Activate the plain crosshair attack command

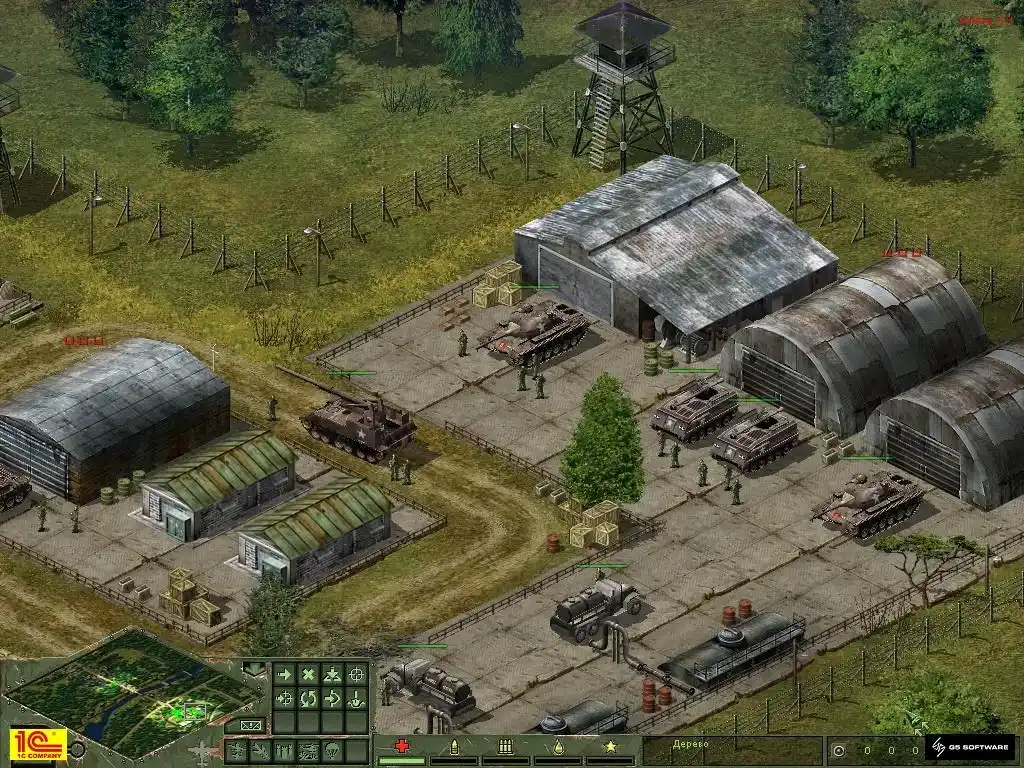click(x=357, y=675)
